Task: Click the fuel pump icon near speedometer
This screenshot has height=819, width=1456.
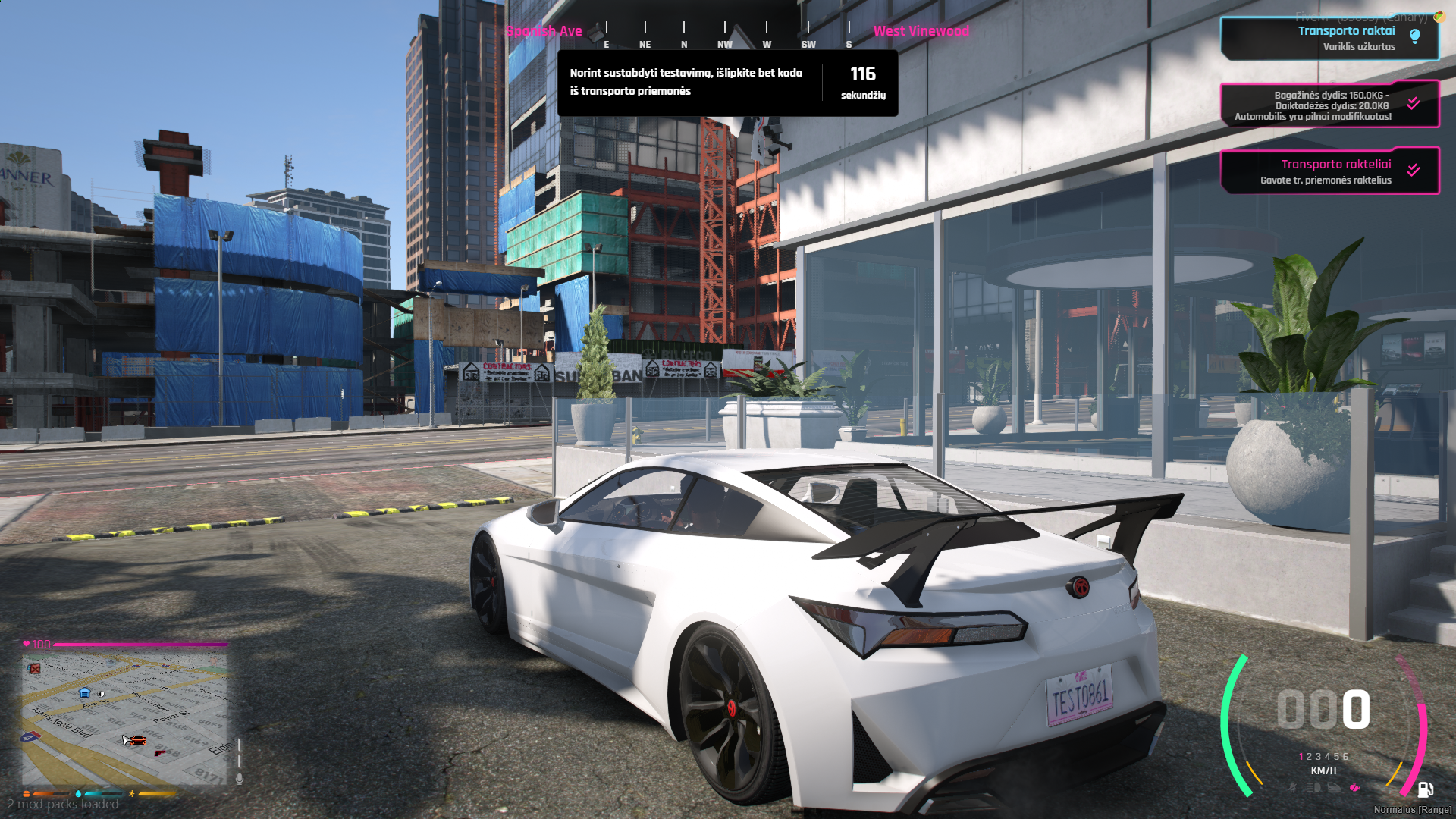Action: [x=1425, y=790]
